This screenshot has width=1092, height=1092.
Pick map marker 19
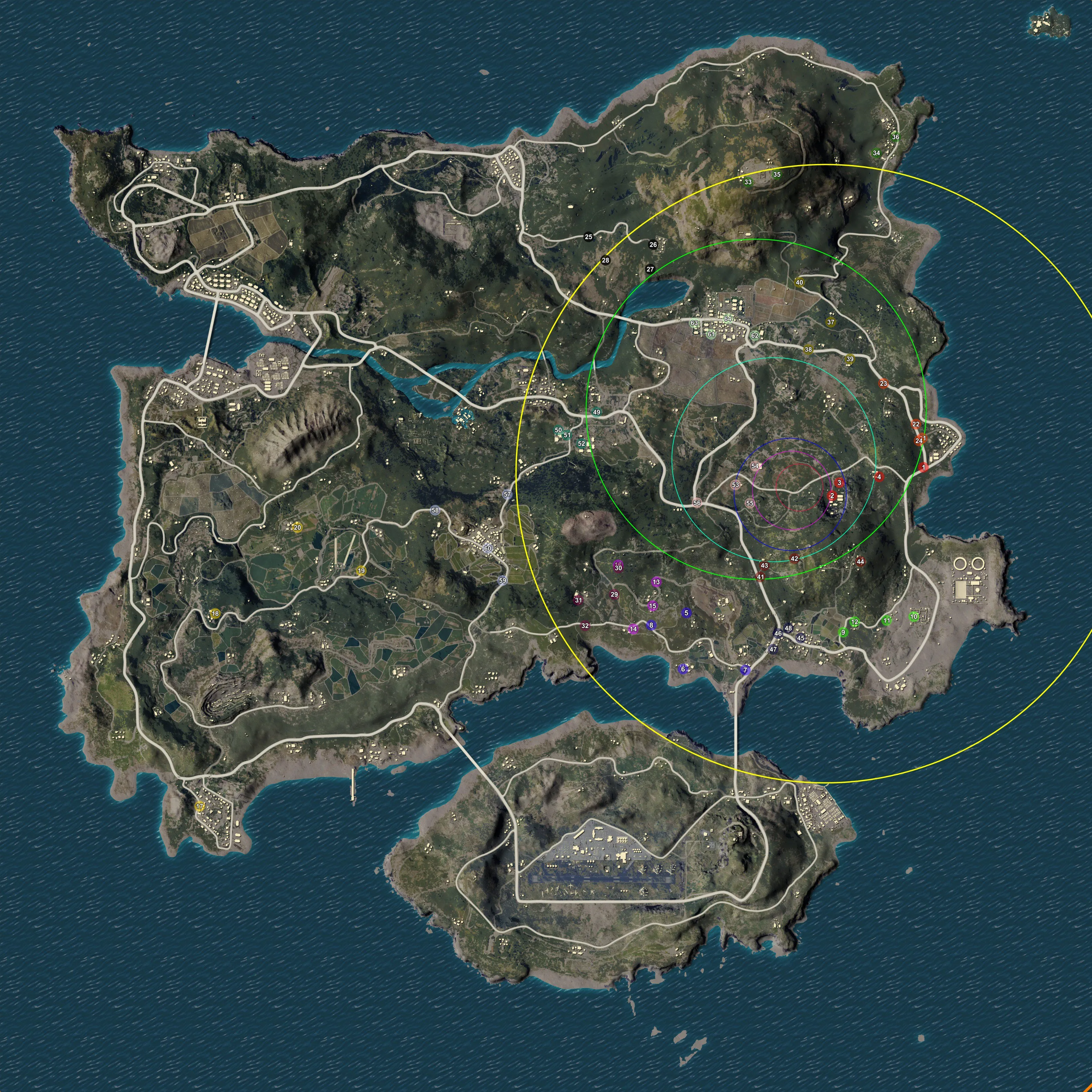(361, 570)
